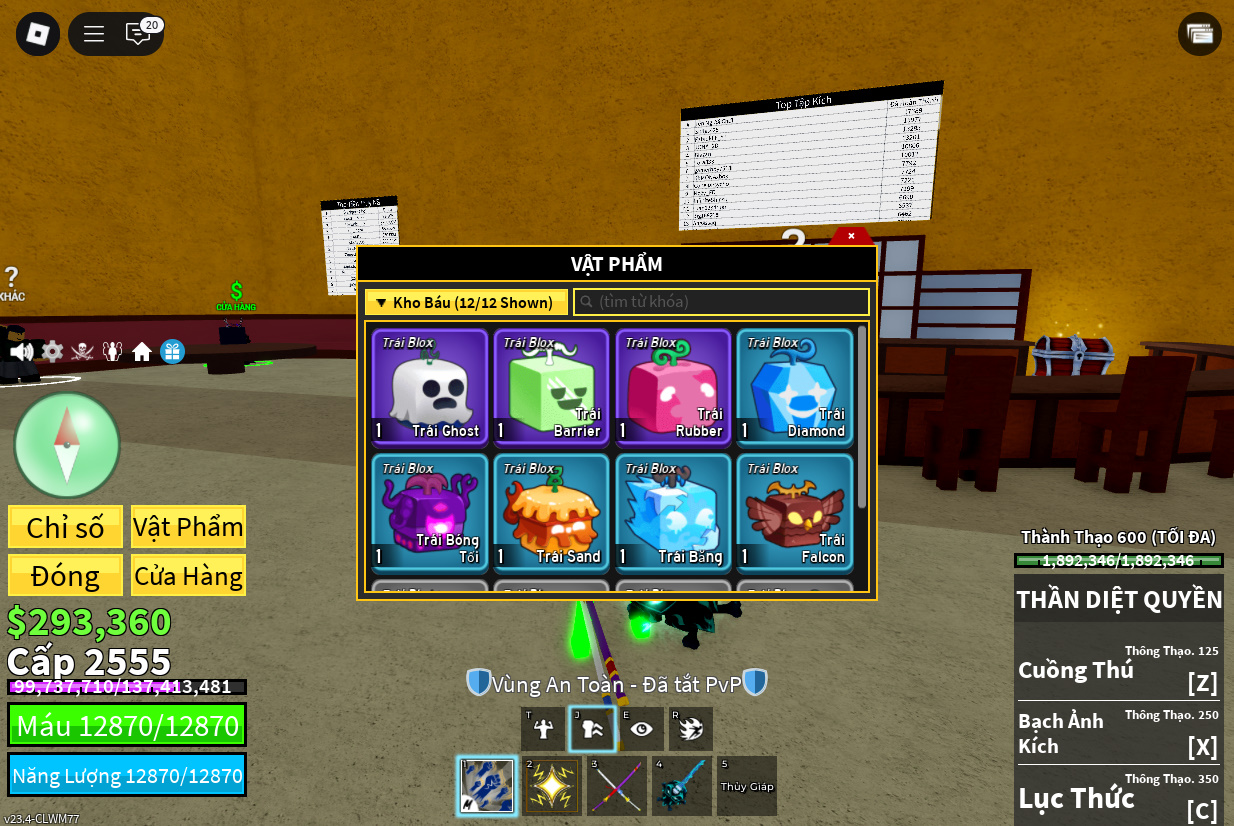The image size is (1234, 826).
Task: Choose the Trái Barrier fruit
Action: (552, 386)
